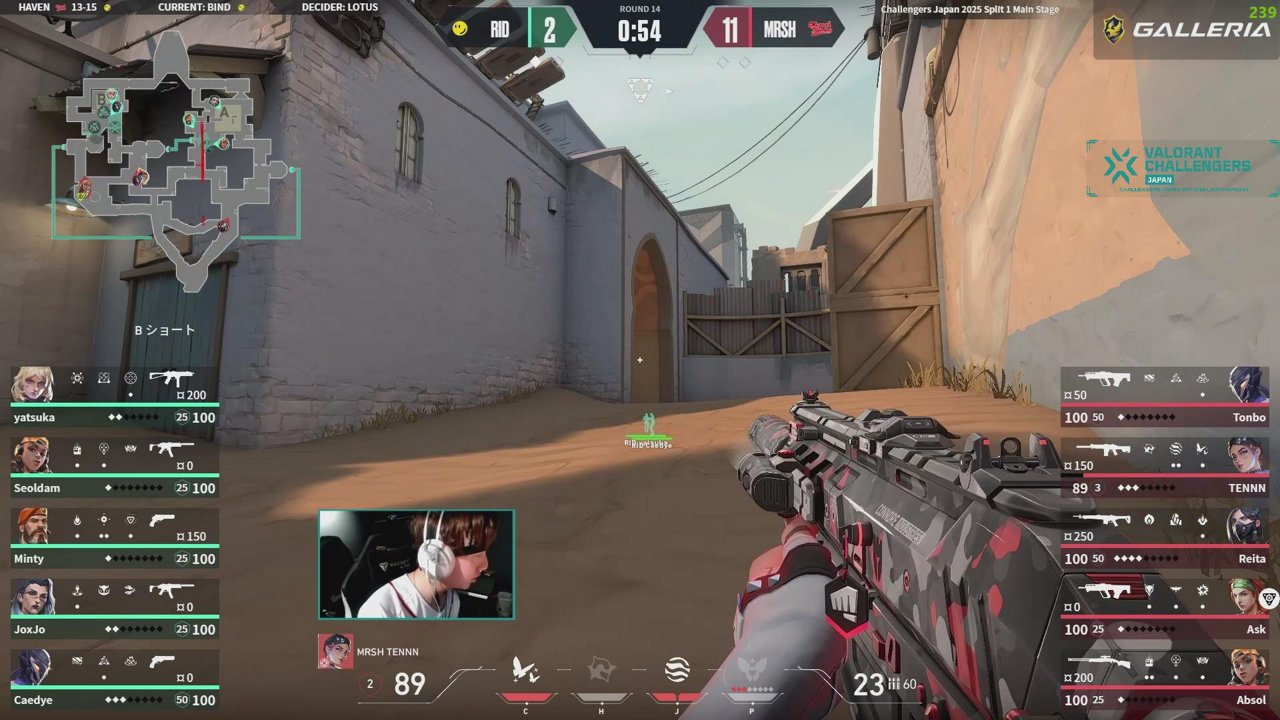This screenshot has width=1280, height=720.
Task: Click the RID team smiley logo
Action: coord(460,29)
